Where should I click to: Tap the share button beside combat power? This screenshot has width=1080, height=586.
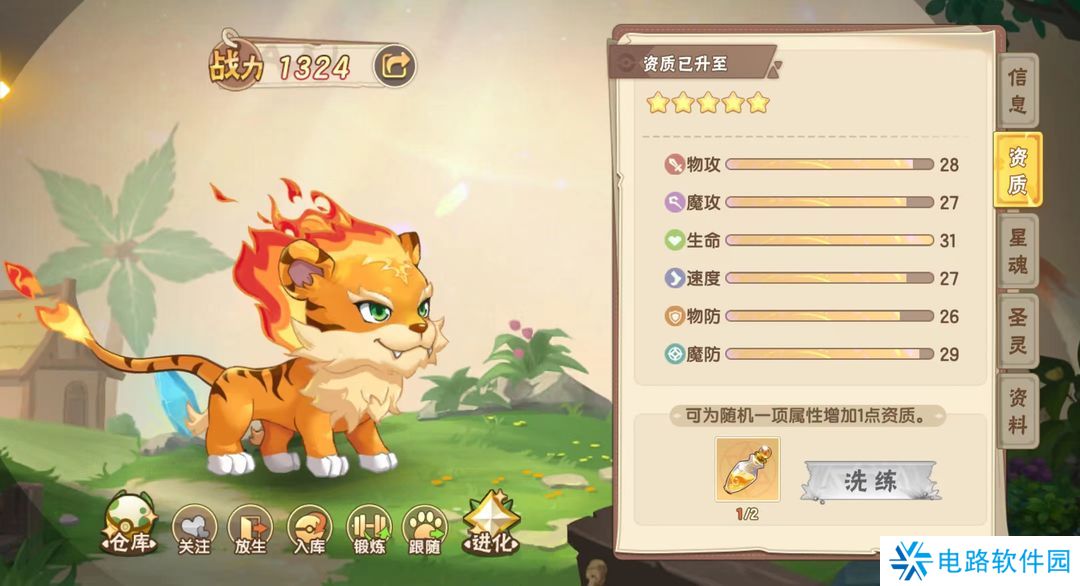(x=394, y=66)
